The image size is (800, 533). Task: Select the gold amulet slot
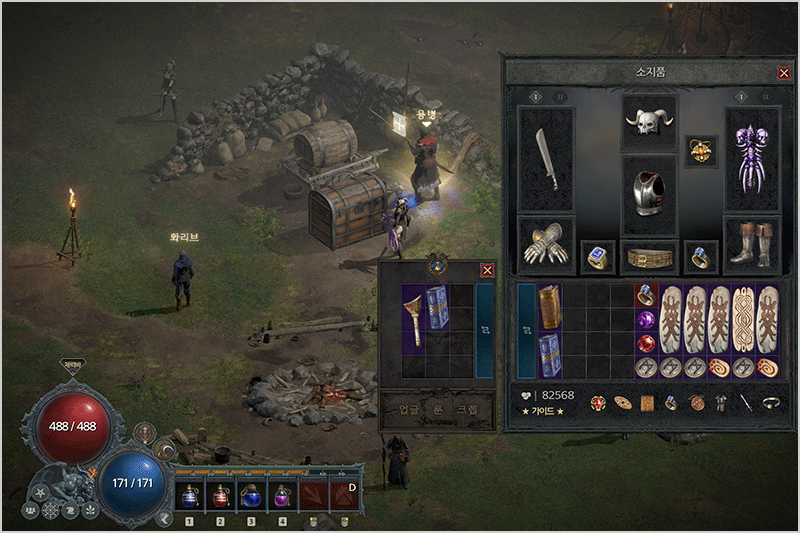click(699, 151)
